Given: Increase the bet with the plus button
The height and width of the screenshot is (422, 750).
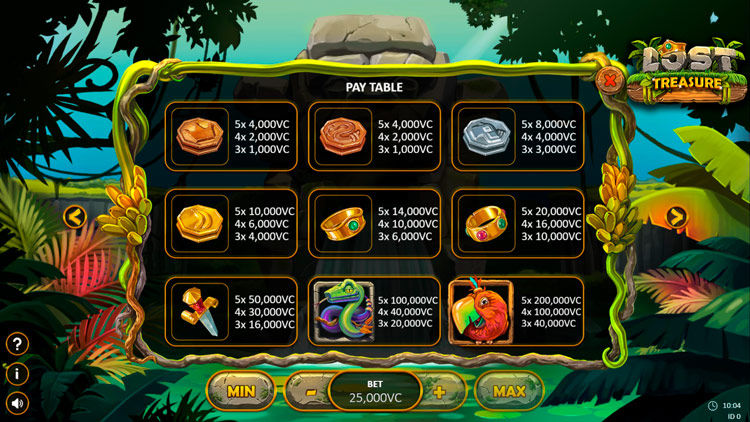Looking at the screenshot, I should pos(439,392).
